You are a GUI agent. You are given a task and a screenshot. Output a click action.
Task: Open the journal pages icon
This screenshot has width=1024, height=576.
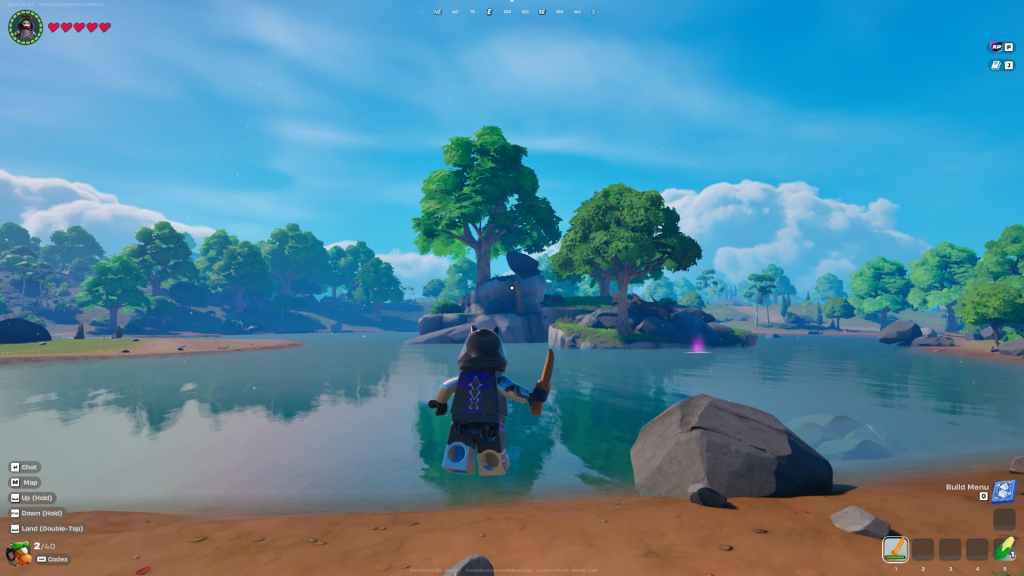(996, 65)
